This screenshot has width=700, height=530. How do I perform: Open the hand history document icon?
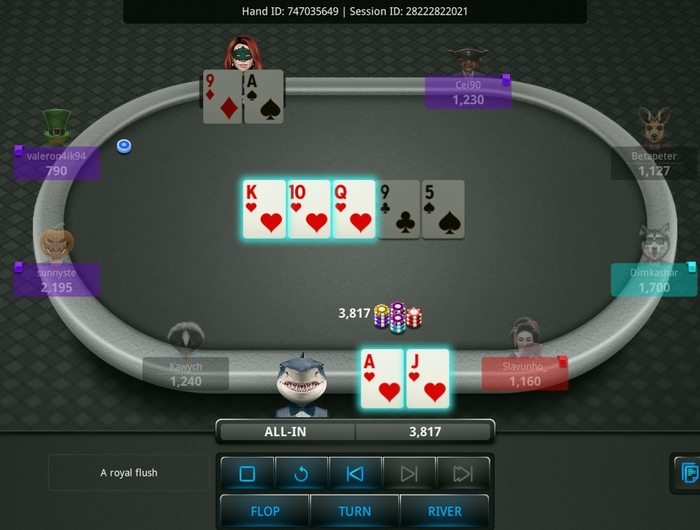coord(688,472)
